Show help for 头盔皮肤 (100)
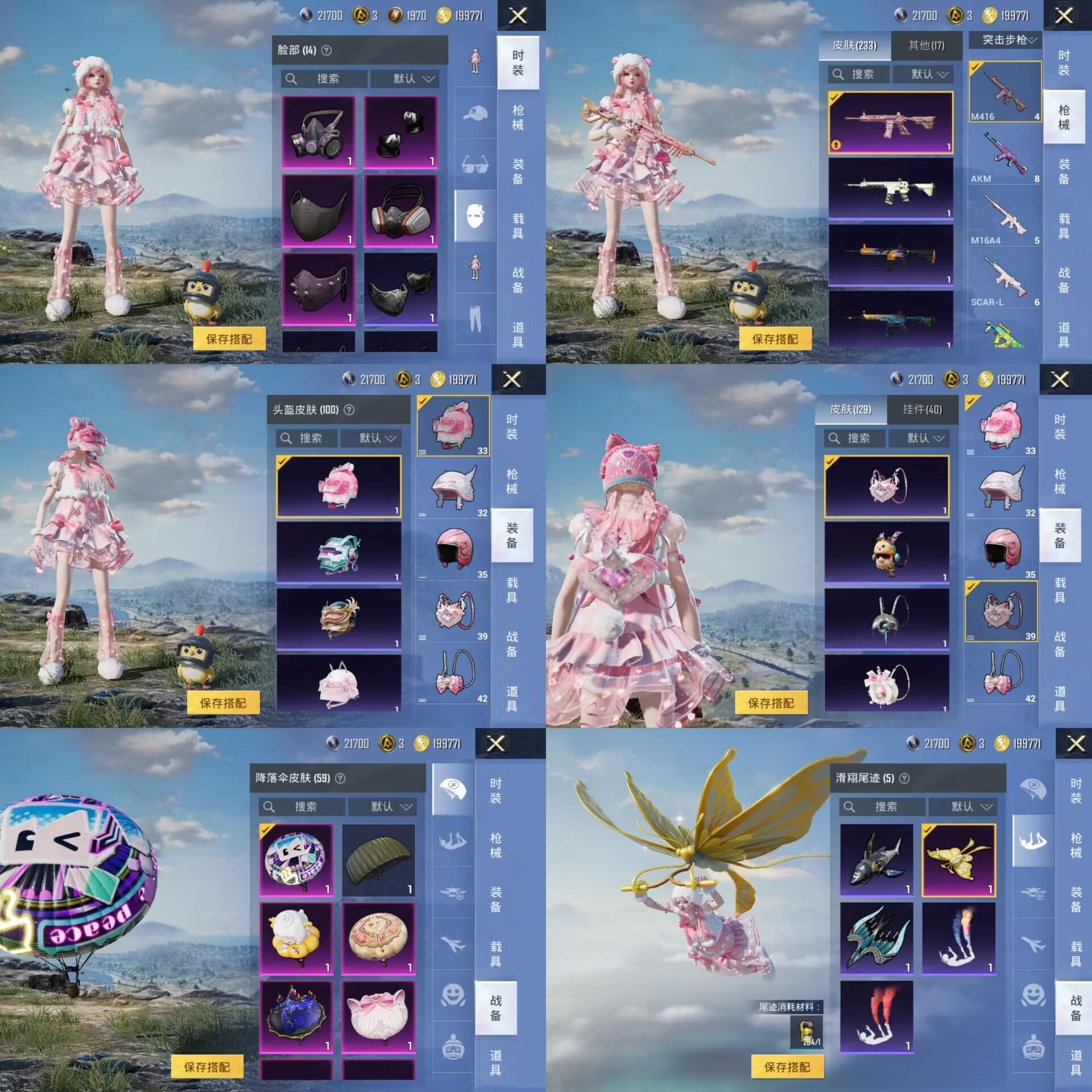This screenshot has width=1092, height=1092. point(349,410)
